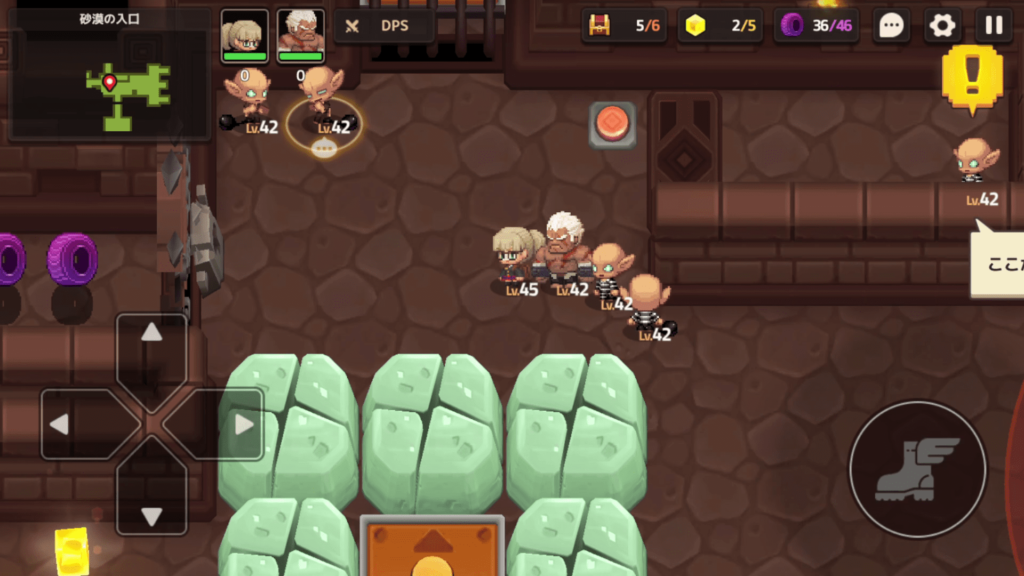Screen dimensions: 1024x576
Task: Select the white-haired hero portrait
Action: point(300,35)
